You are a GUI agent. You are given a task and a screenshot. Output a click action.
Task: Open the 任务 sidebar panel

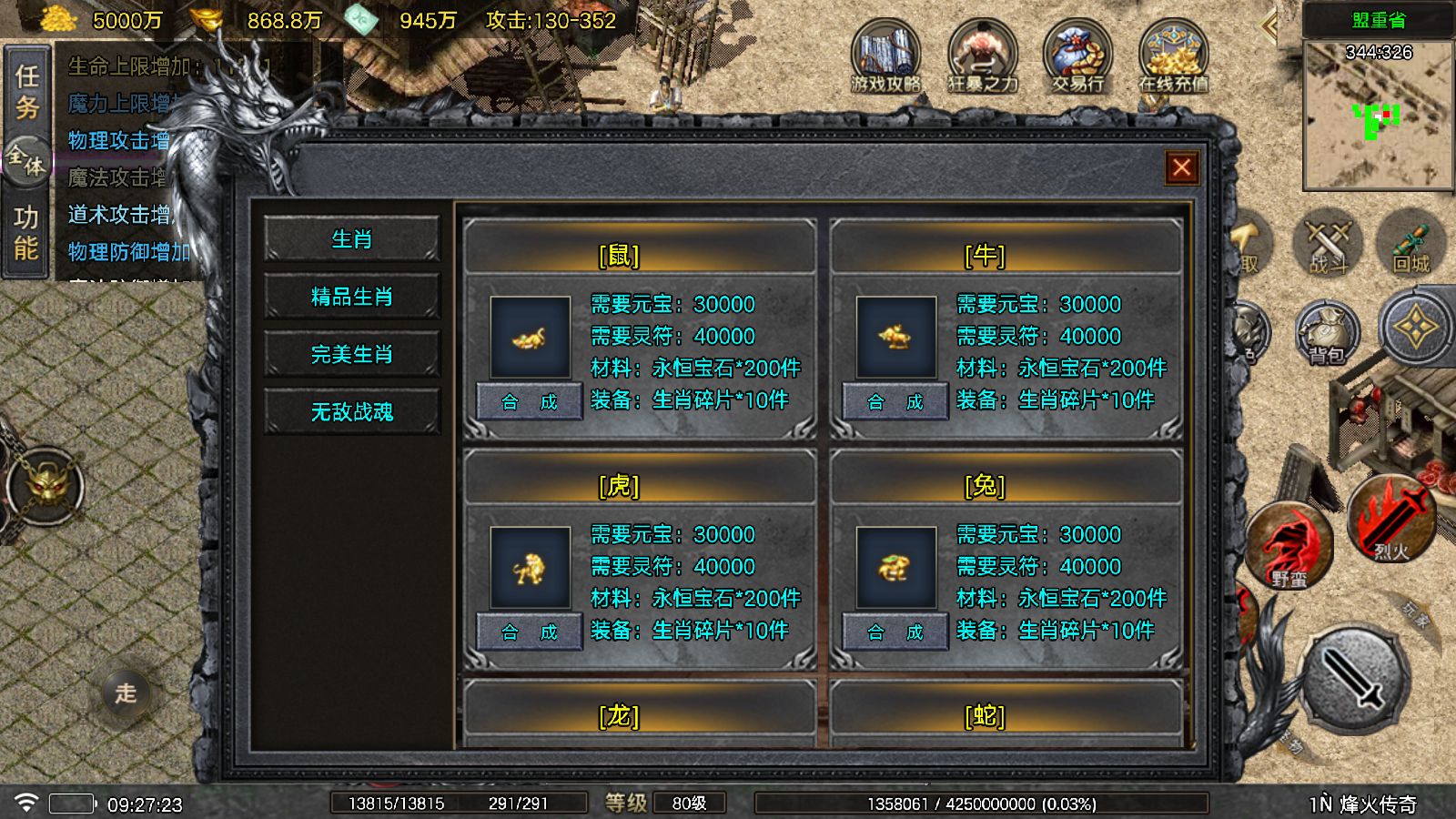pos(27,87)
